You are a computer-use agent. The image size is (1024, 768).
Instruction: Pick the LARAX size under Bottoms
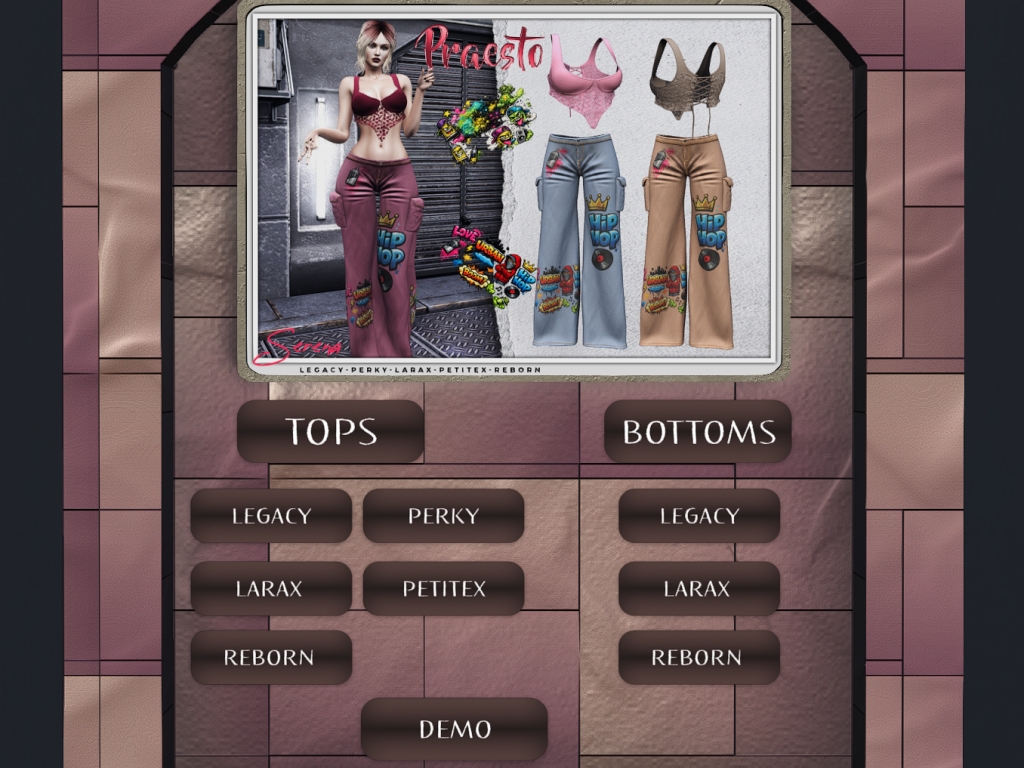click(x=699, y=589)
